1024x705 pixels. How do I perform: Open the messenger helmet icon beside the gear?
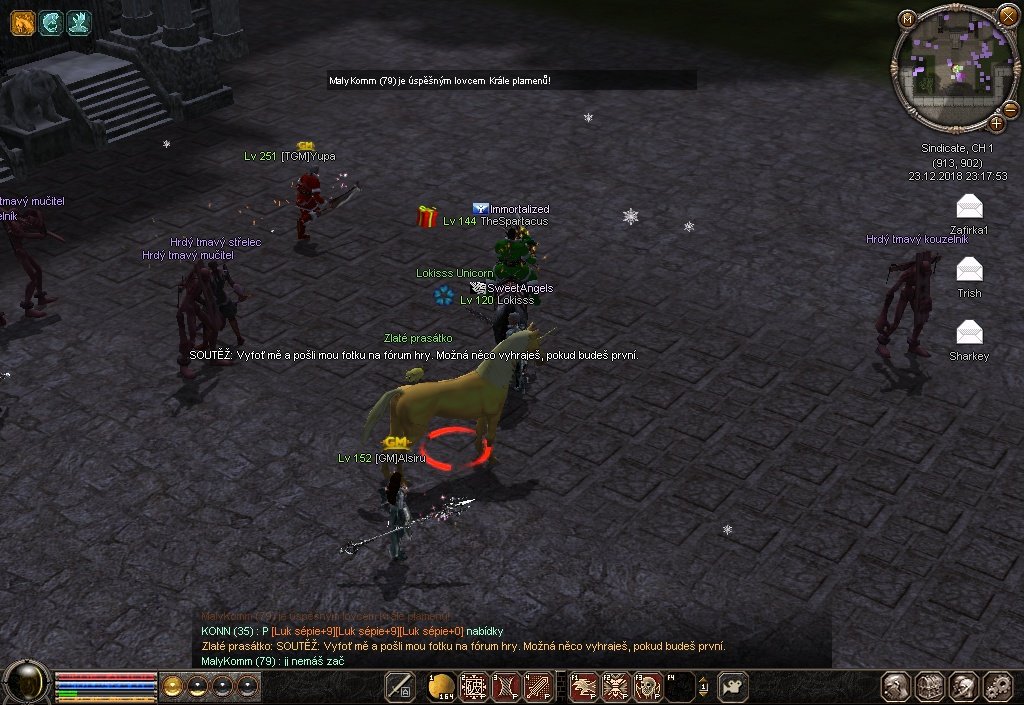tap(964, 686)
